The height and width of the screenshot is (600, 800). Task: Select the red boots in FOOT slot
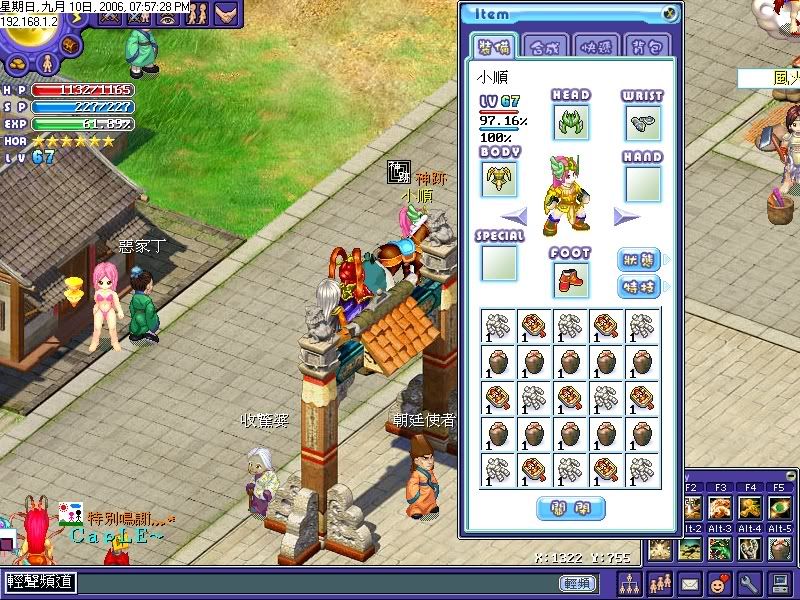pyautogui.click(x=570, y=279)
